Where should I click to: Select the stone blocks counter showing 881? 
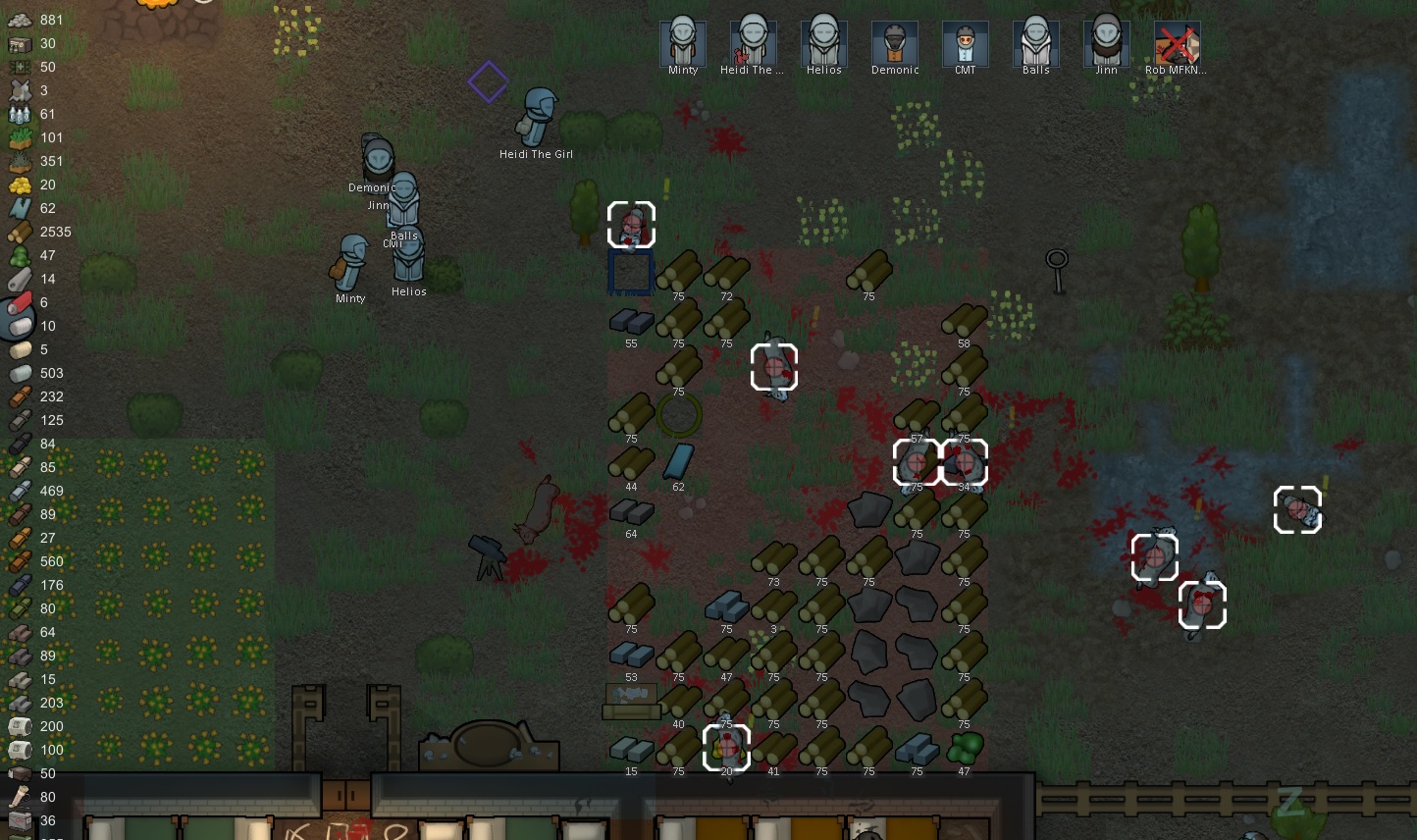click(x=18, y=20)
